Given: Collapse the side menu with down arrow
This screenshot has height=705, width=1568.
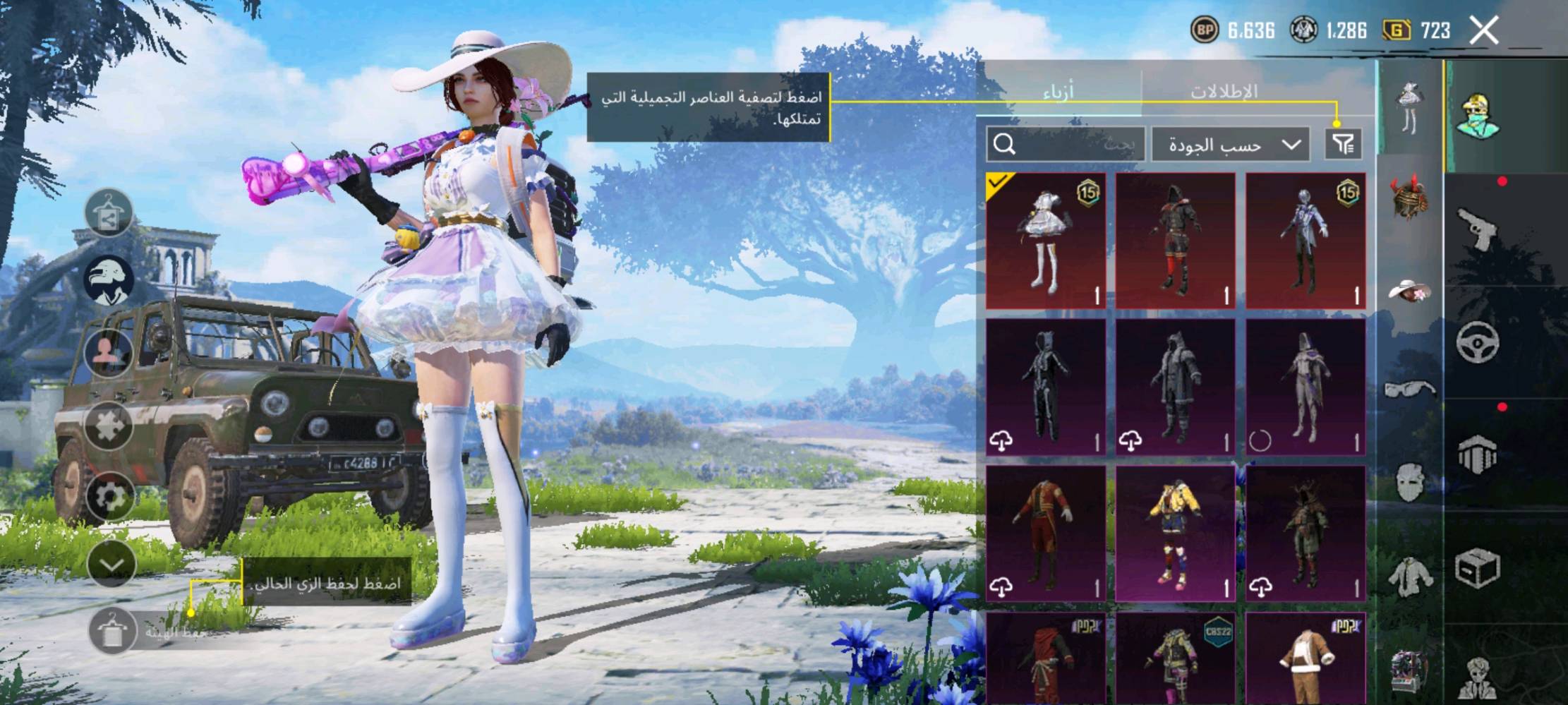Looking at the screenshot, I should pyautogui.click(x=111, y=564).
